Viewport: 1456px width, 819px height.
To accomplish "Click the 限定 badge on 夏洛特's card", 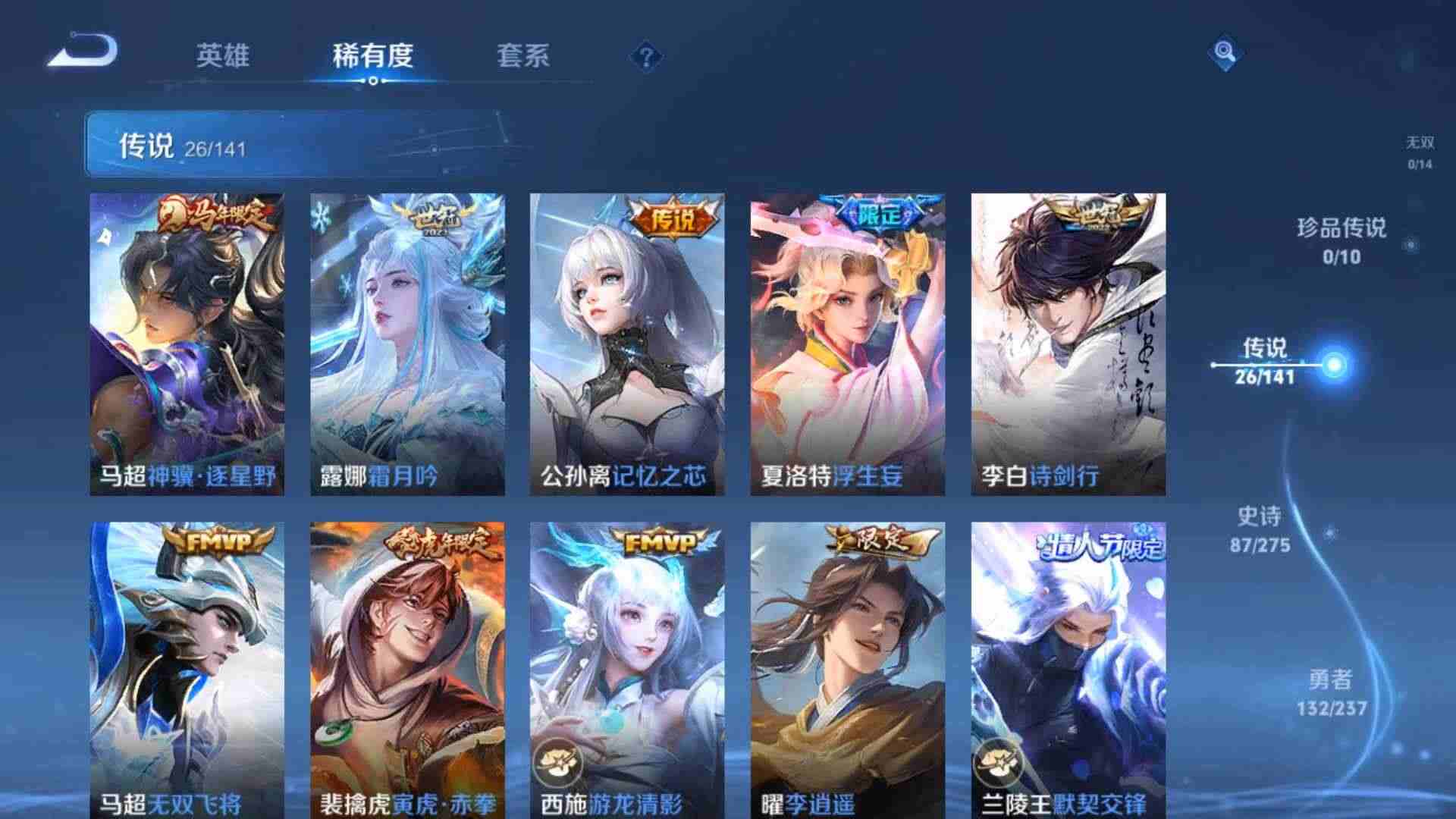I will point(880,215).
